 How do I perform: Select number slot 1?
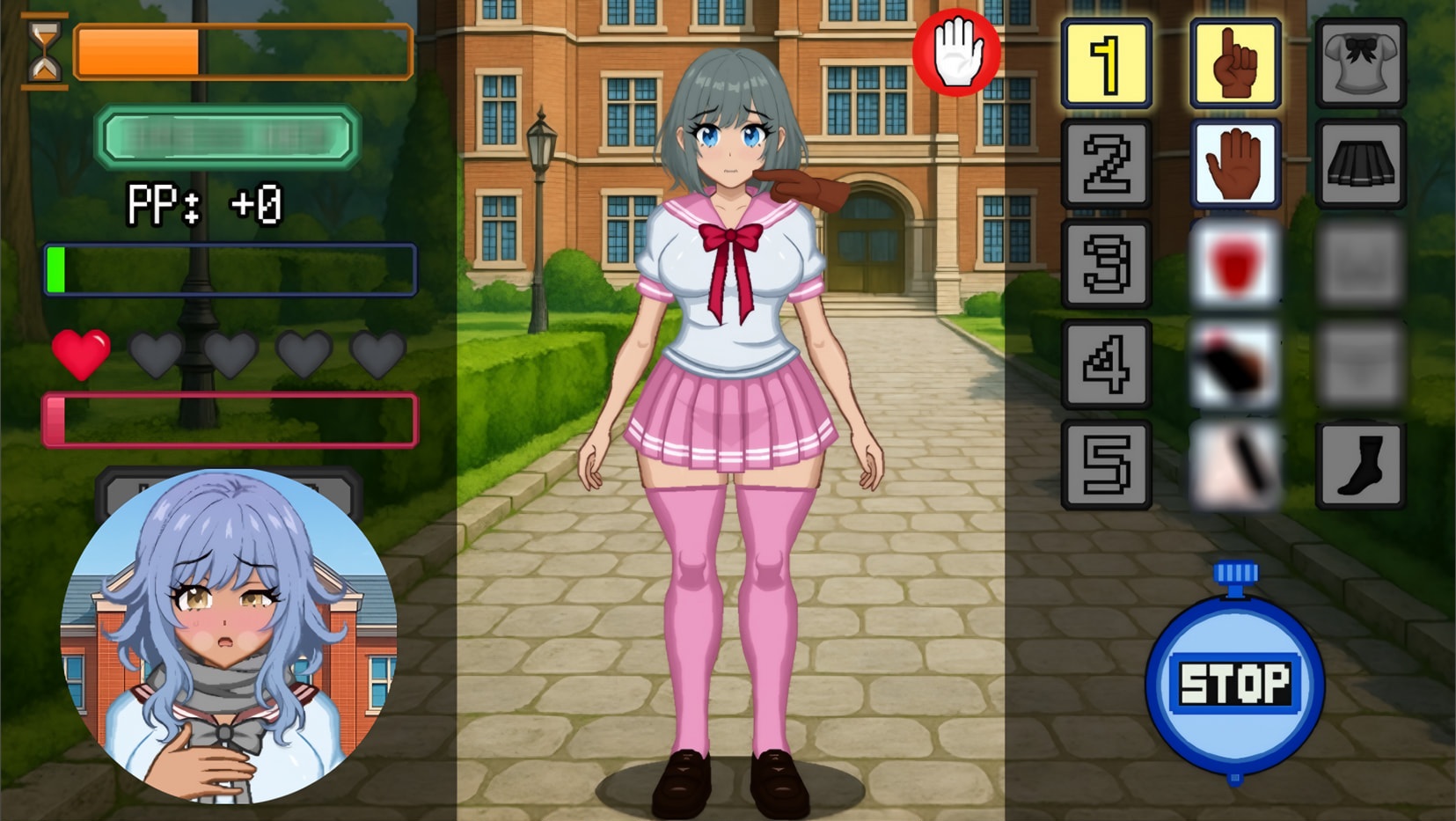coord(1106,63)
